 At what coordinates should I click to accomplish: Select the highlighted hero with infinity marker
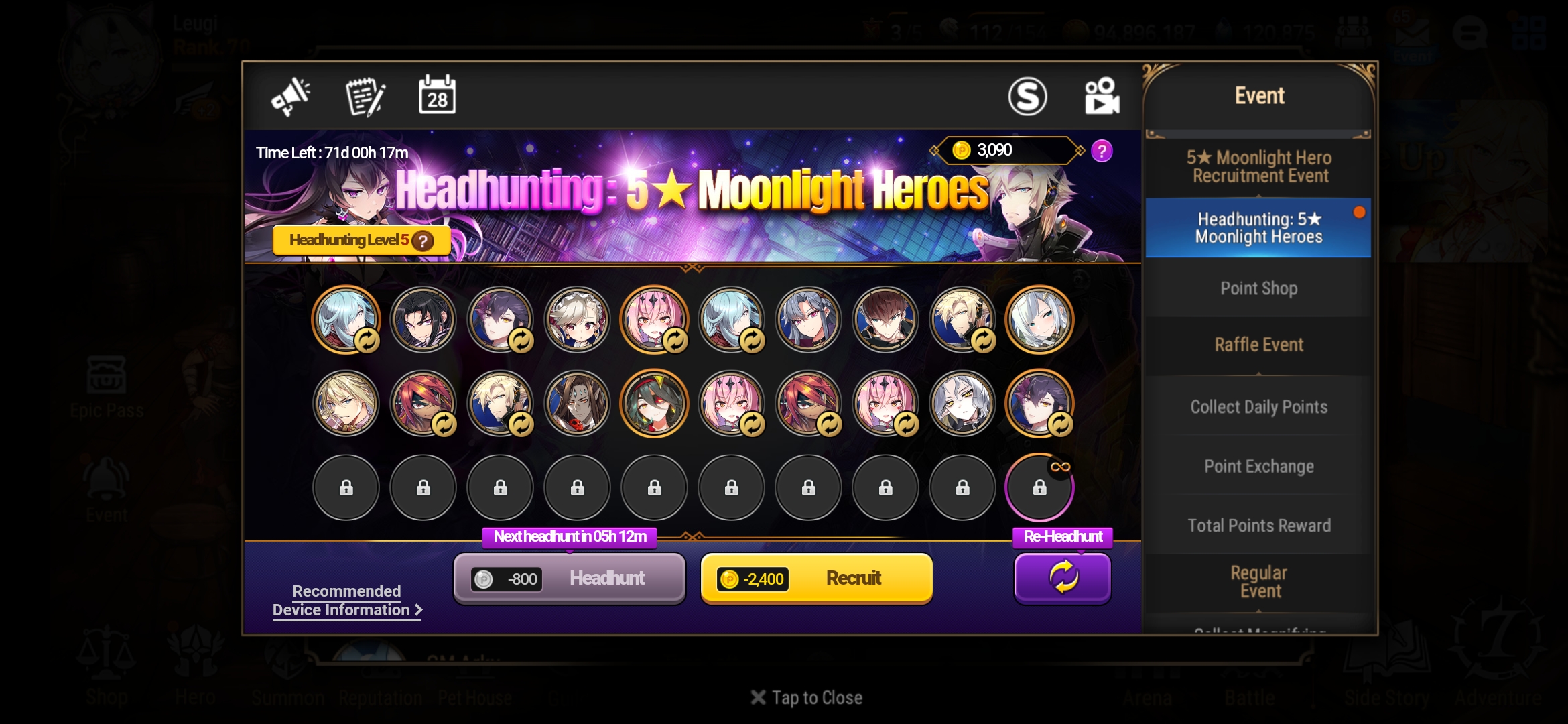click(x=1039, y=487)
